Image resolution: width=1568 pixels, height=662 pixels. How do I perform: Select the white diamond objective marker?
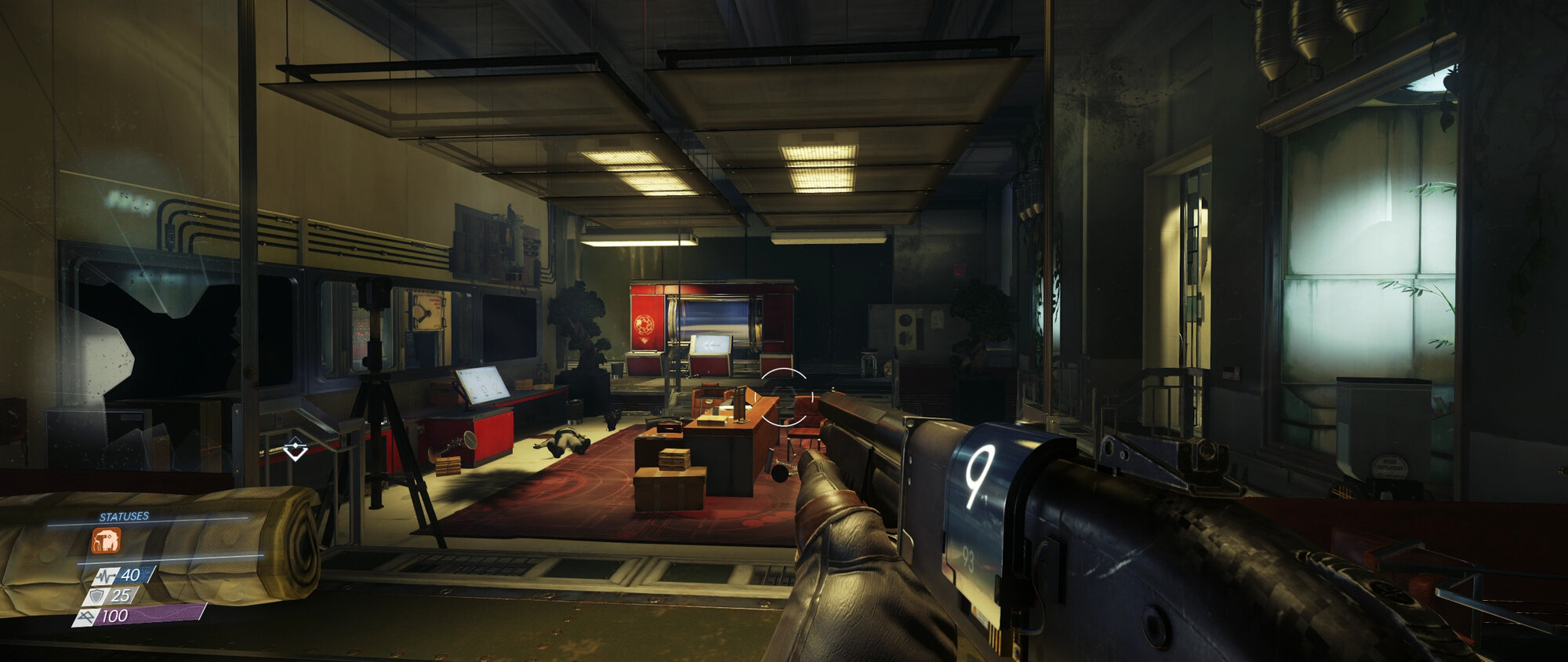(295, 450)
